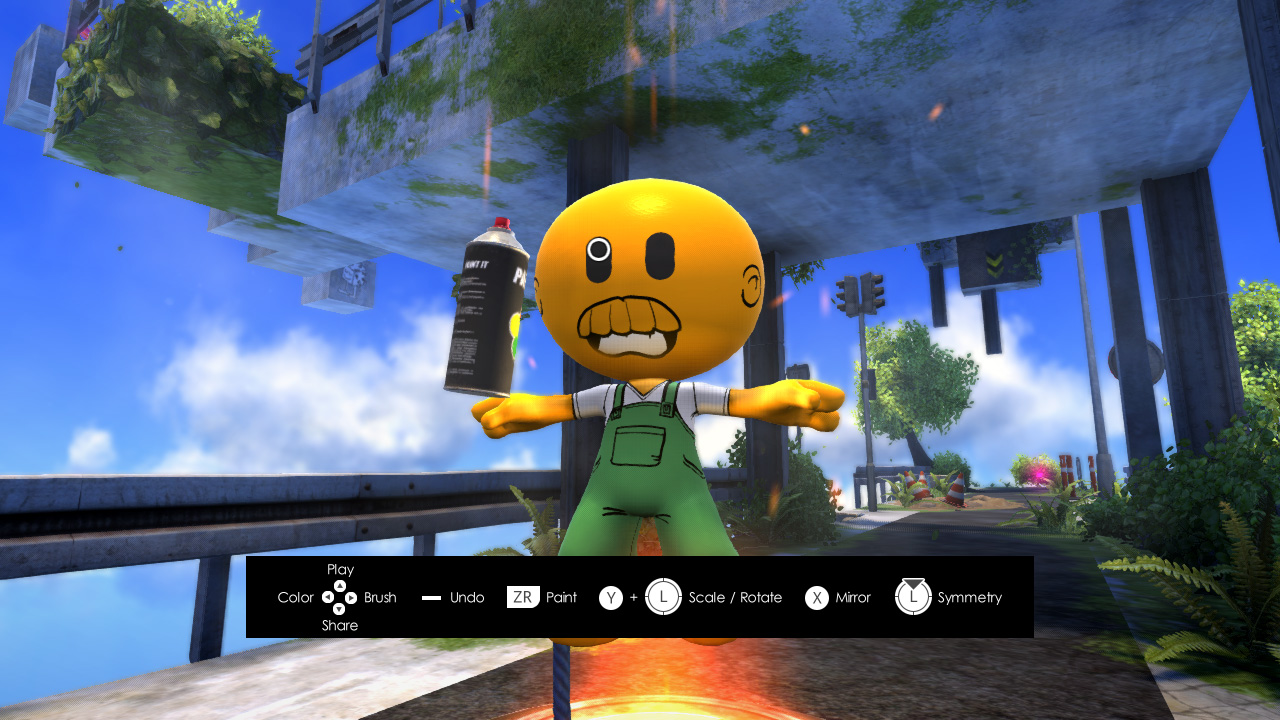The height and width of the screenshot is (720, 1280).
Task: Open the Share option
Action: [x=338, y=625]
